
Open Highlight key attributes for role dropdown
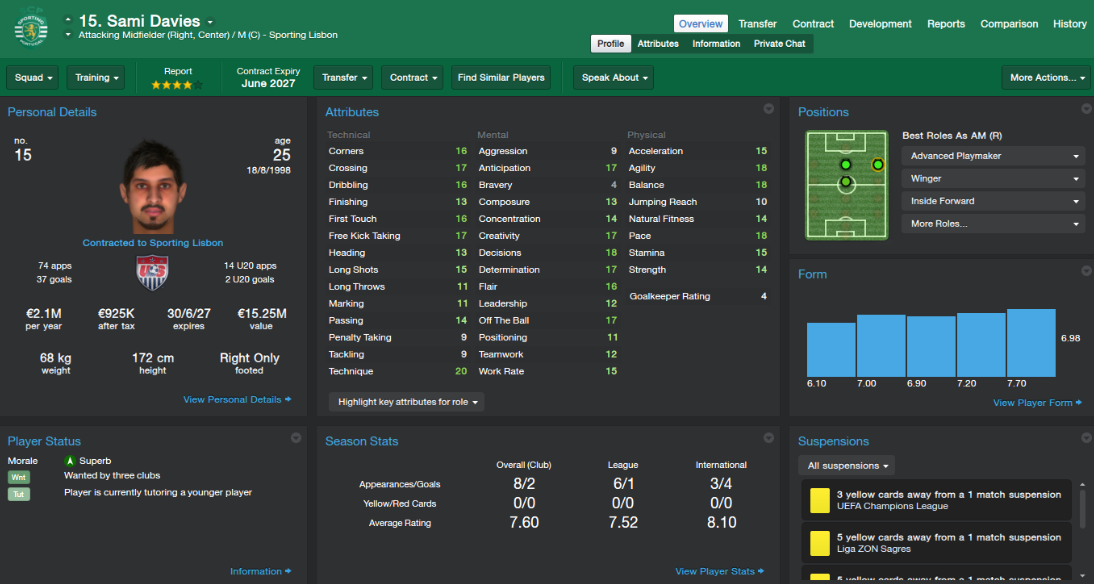coord(408,402)
